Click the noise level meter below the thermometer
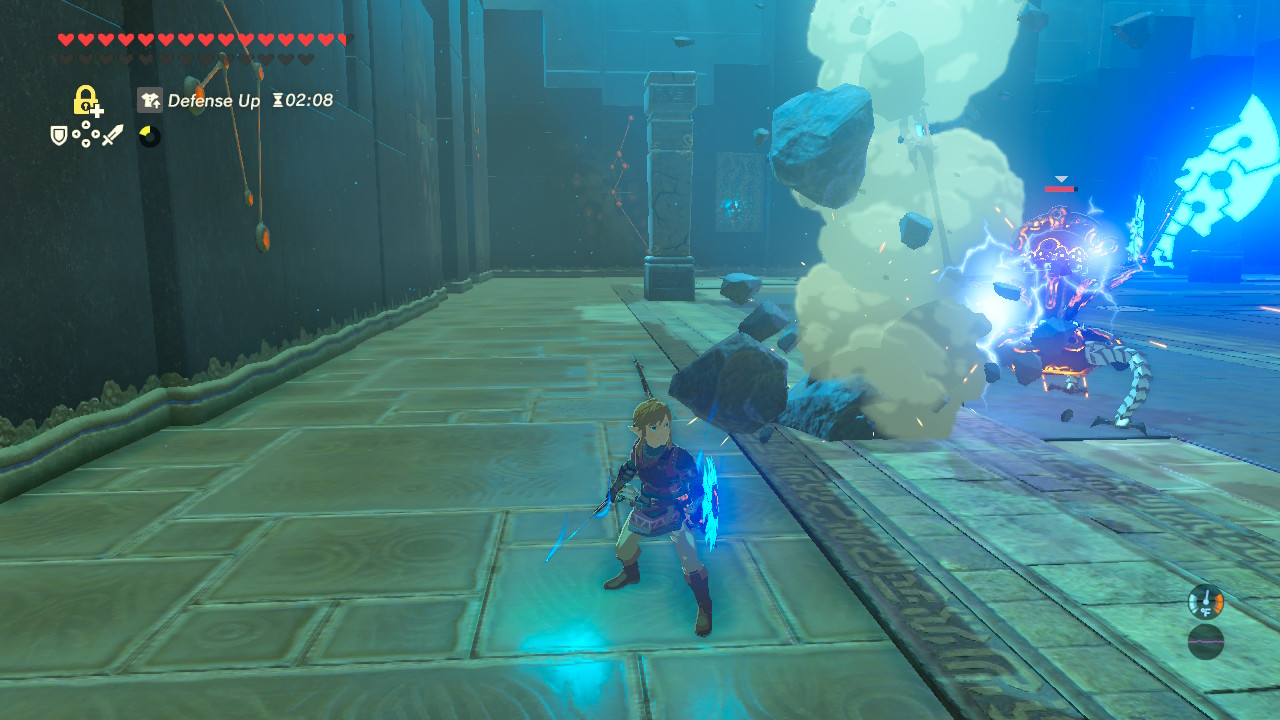This screenshot has width=1280, height=720. click(1207, 642)
